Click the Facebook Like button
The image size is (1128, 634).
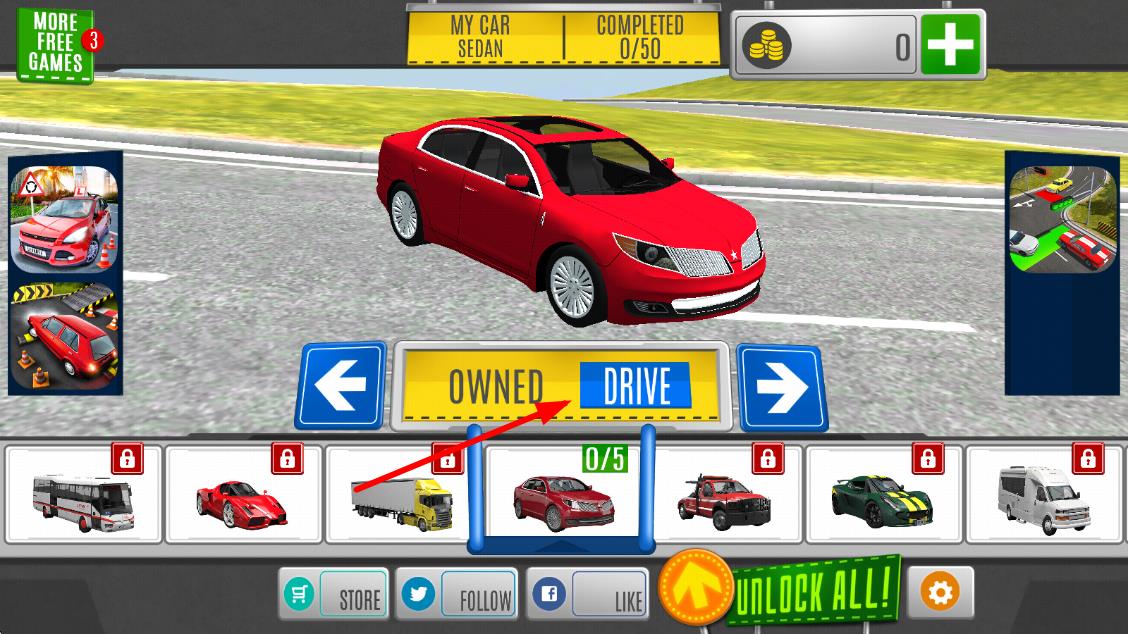pyautogui.click(x=587, y=596)
